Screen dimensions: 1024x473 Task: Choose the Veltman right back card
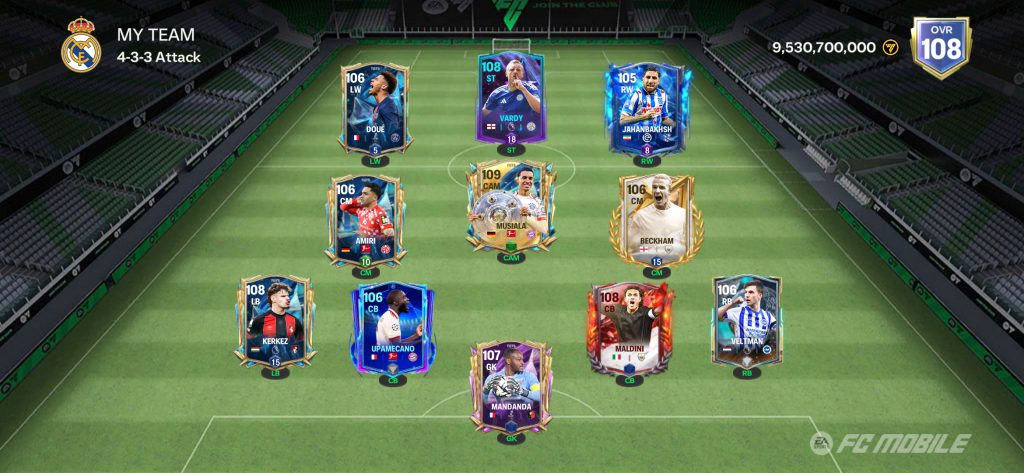[x=746, y=320]
